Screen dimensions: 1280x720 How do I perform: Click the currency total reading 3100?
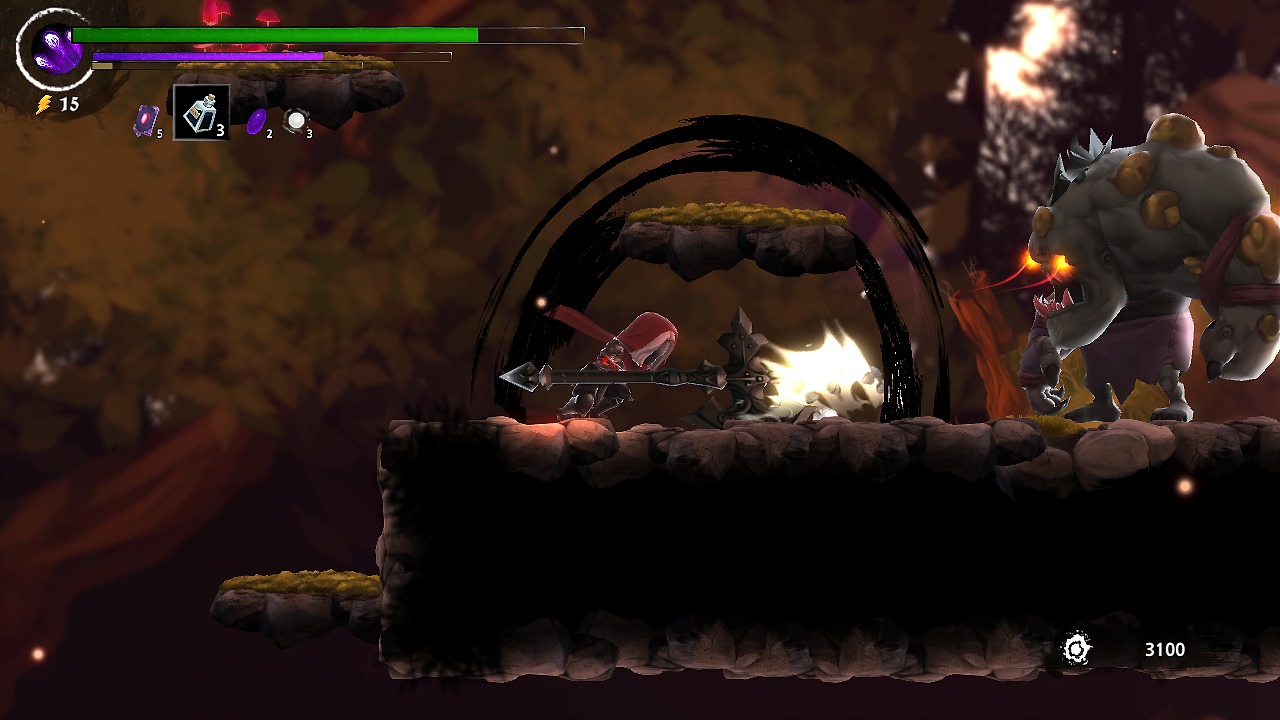point(1163,649)
